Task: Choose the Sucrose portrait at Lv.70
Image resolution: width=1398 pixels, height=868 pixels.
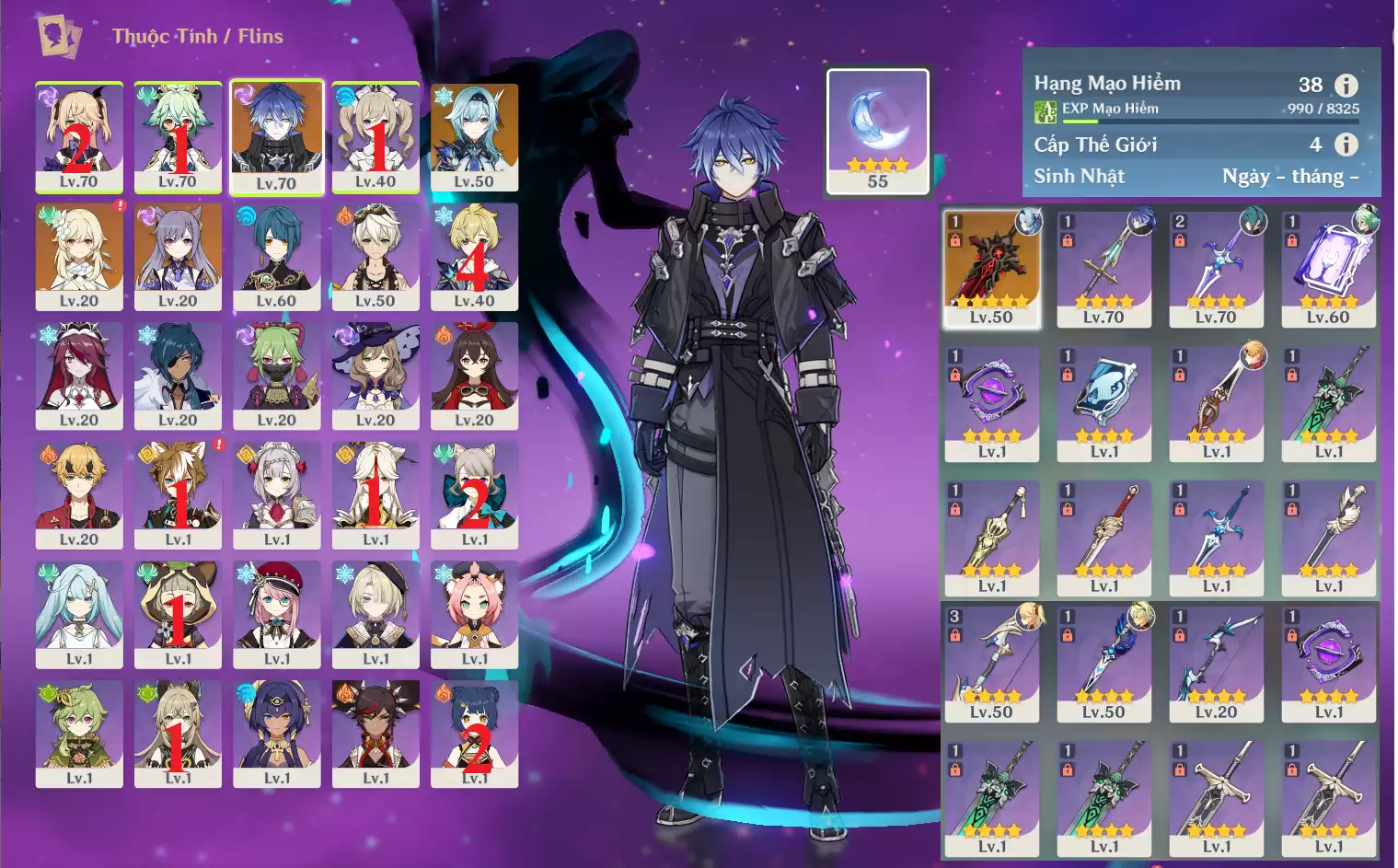Action: 178,136
